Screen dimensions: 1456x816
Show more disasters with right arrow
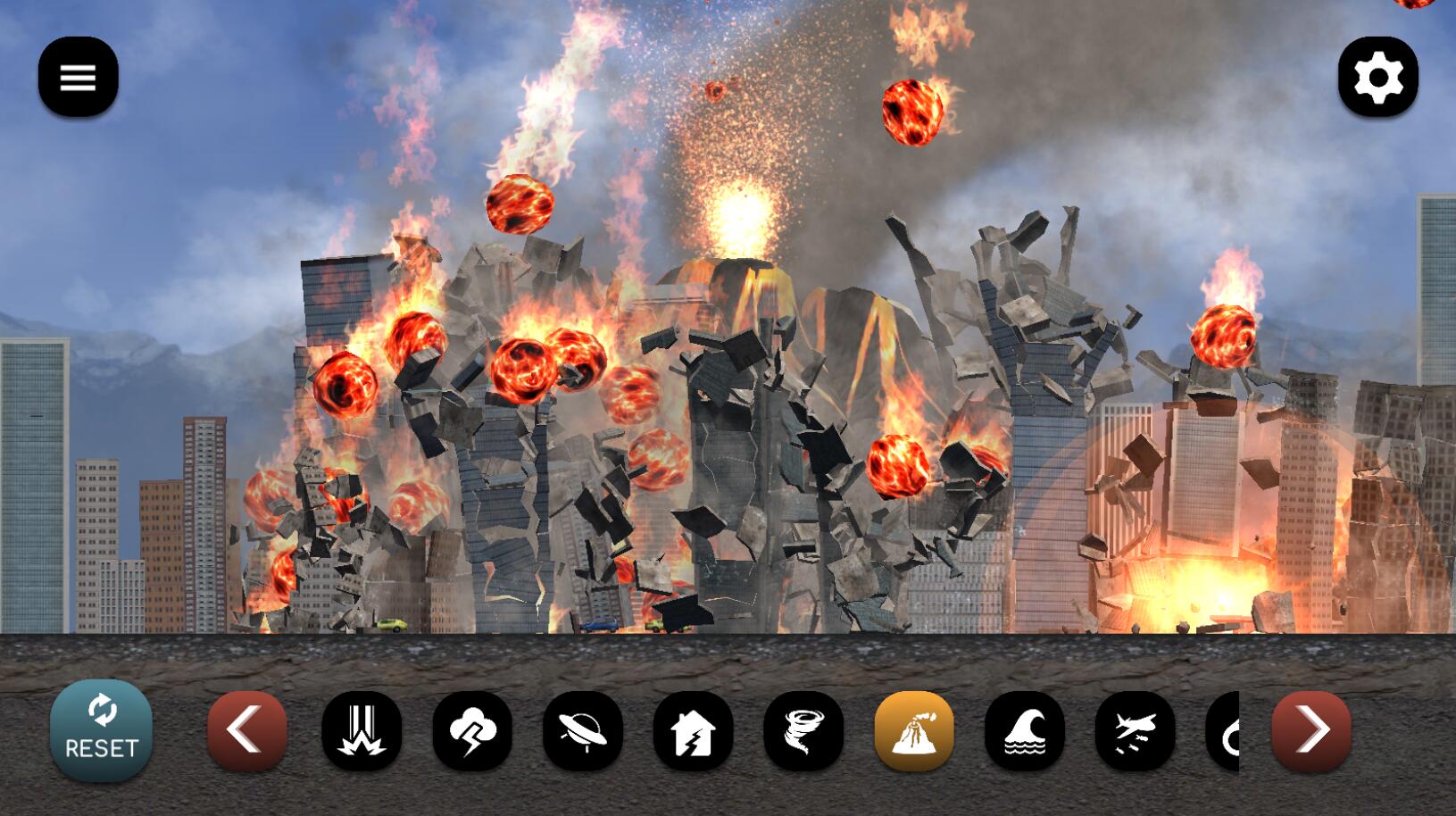pos(1310,730)
